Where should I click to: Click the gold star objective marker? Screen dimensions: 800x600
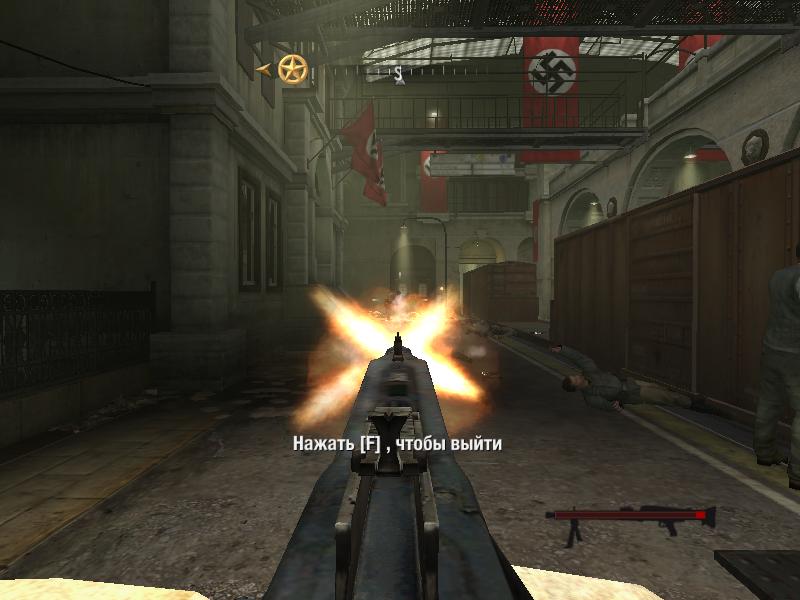click(x=292, y=69)
